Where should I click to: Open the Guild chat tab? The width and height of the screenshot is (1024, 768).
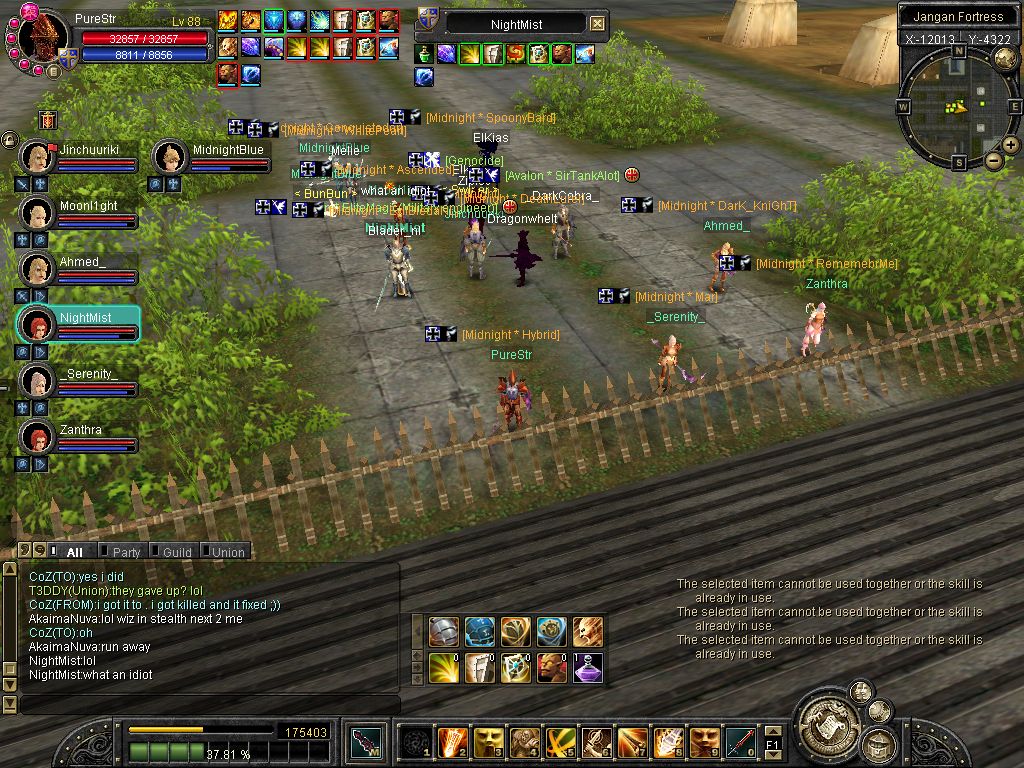pos(177,552)
